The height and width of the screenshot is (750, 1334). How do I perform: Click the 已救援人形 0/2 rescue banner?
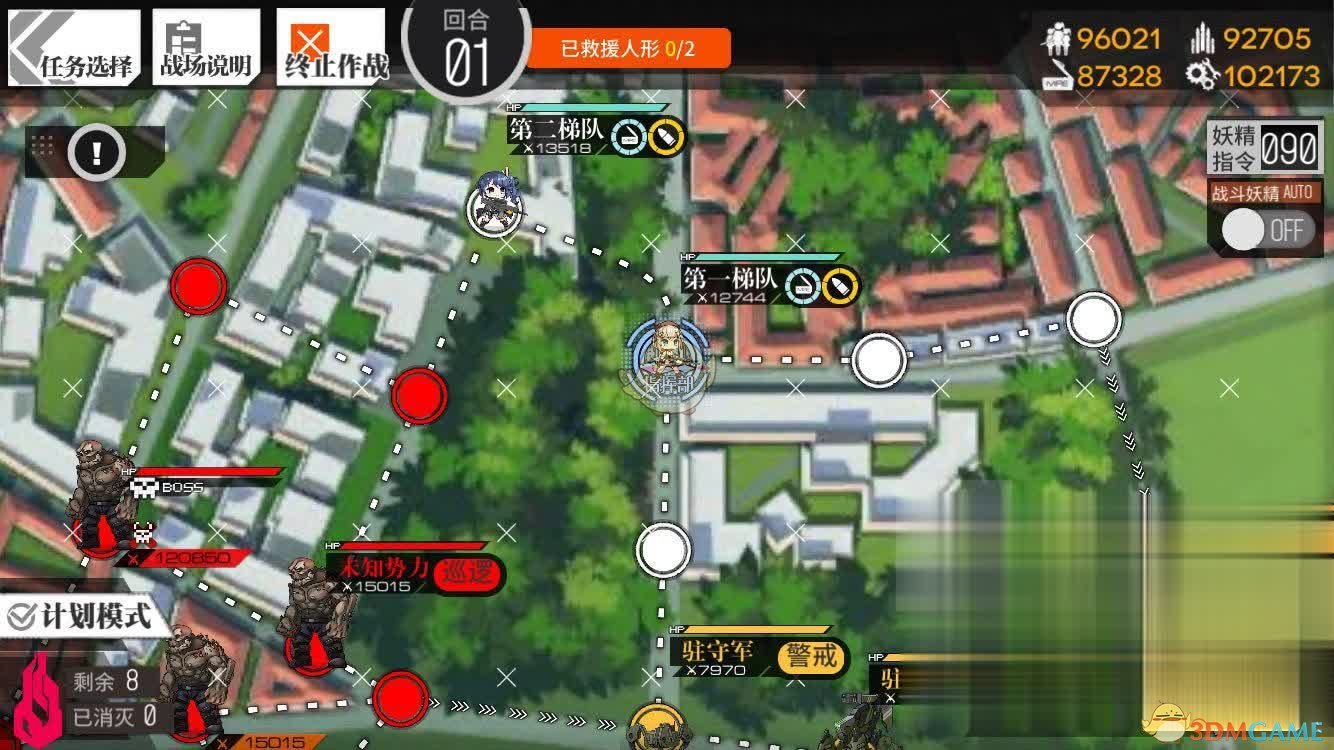(x=630, y=46)
